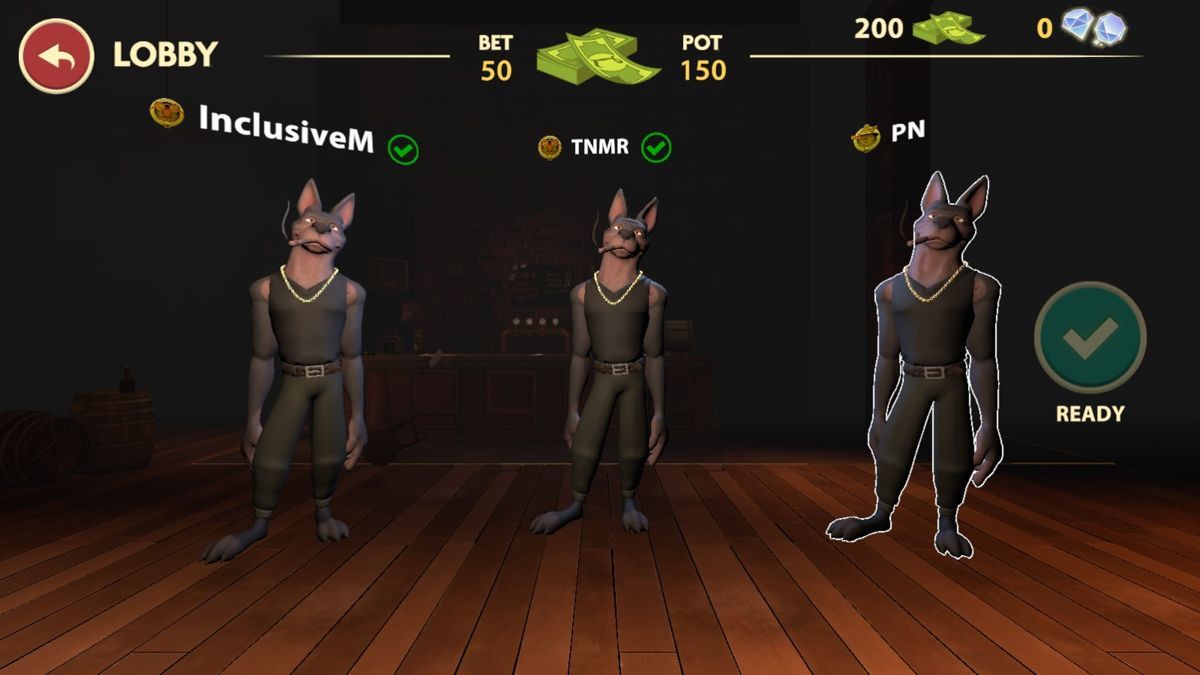
Task: Select player TNMR's name tag
Action: [x=599, y=148]
